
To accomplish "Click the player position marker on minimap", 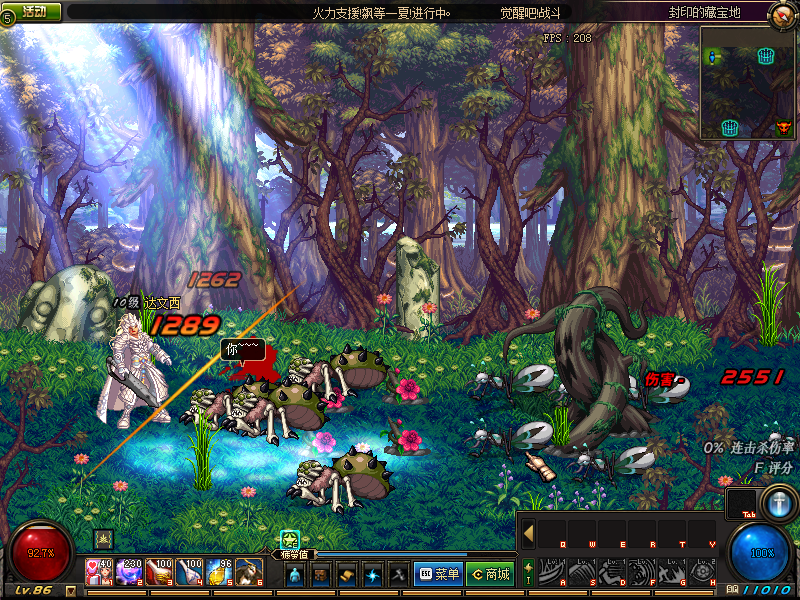I will 713,59.
